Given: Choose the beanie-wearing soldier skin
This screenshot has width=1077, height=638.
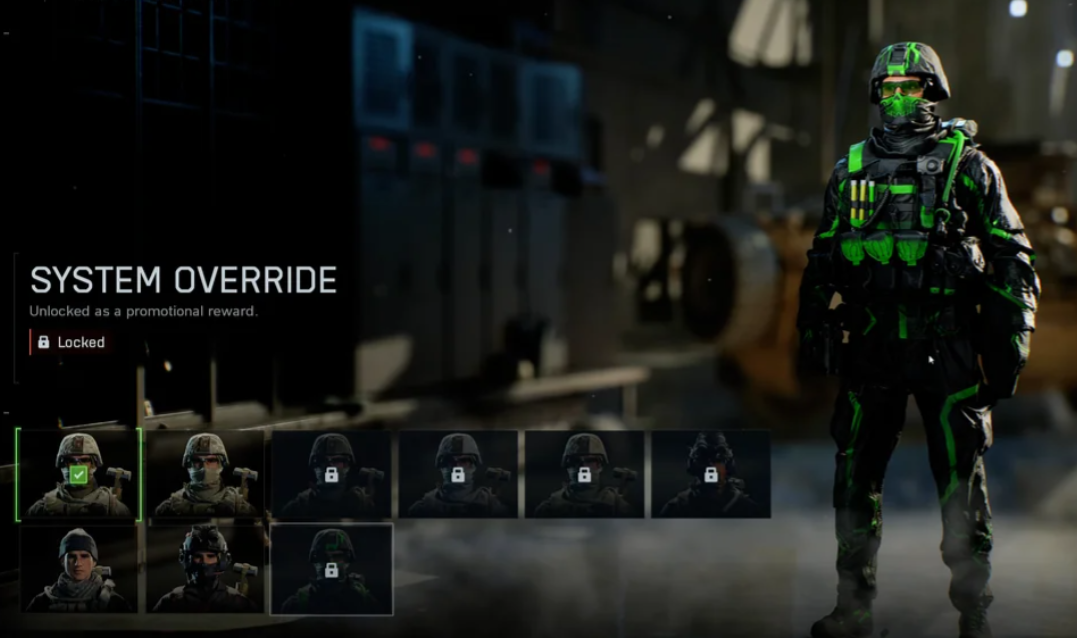Looking at the screenshot, I should pos(78,569).
